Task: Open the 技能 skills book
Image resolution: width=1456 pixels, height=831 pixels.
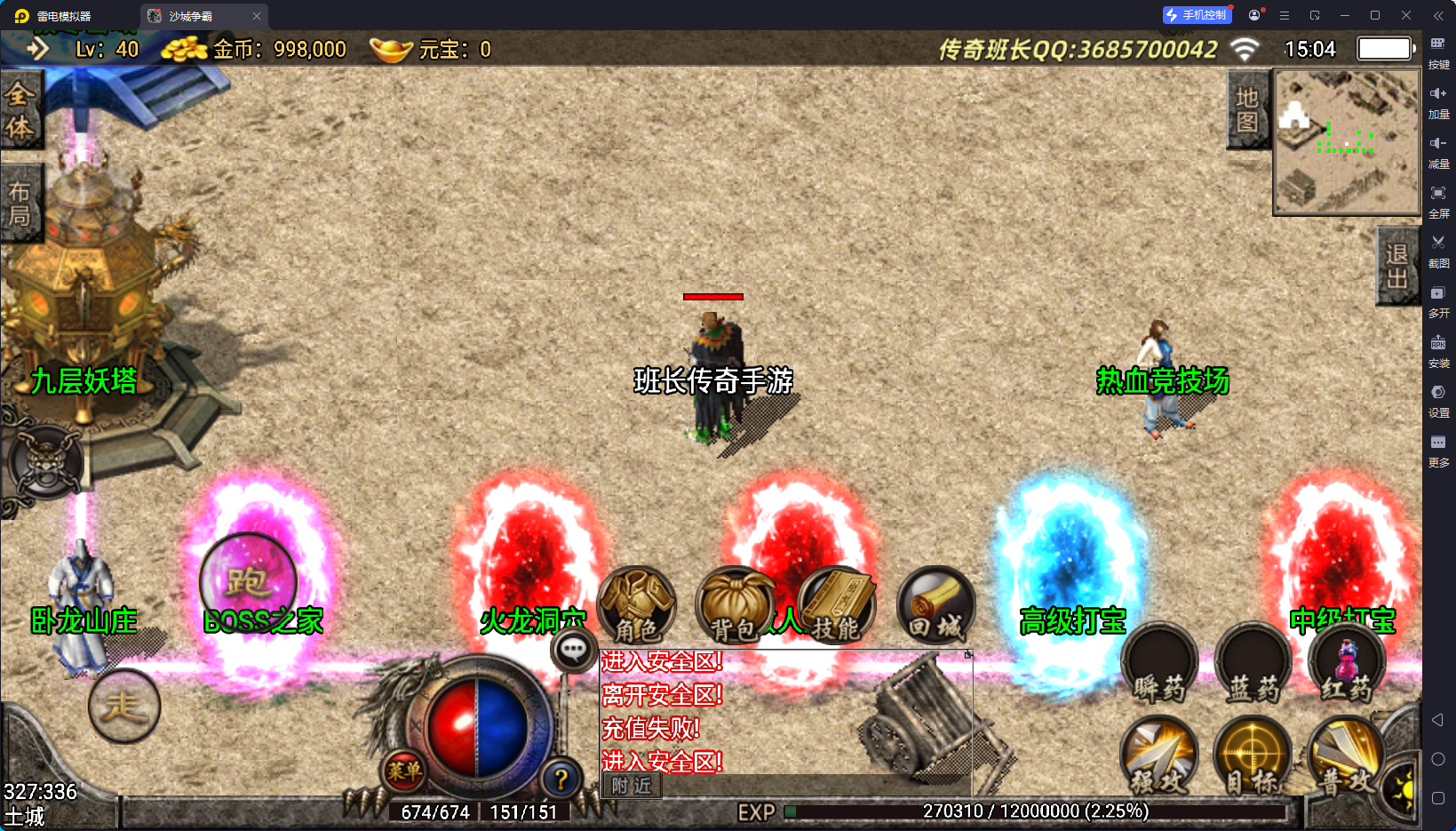Action: point(836,605)
